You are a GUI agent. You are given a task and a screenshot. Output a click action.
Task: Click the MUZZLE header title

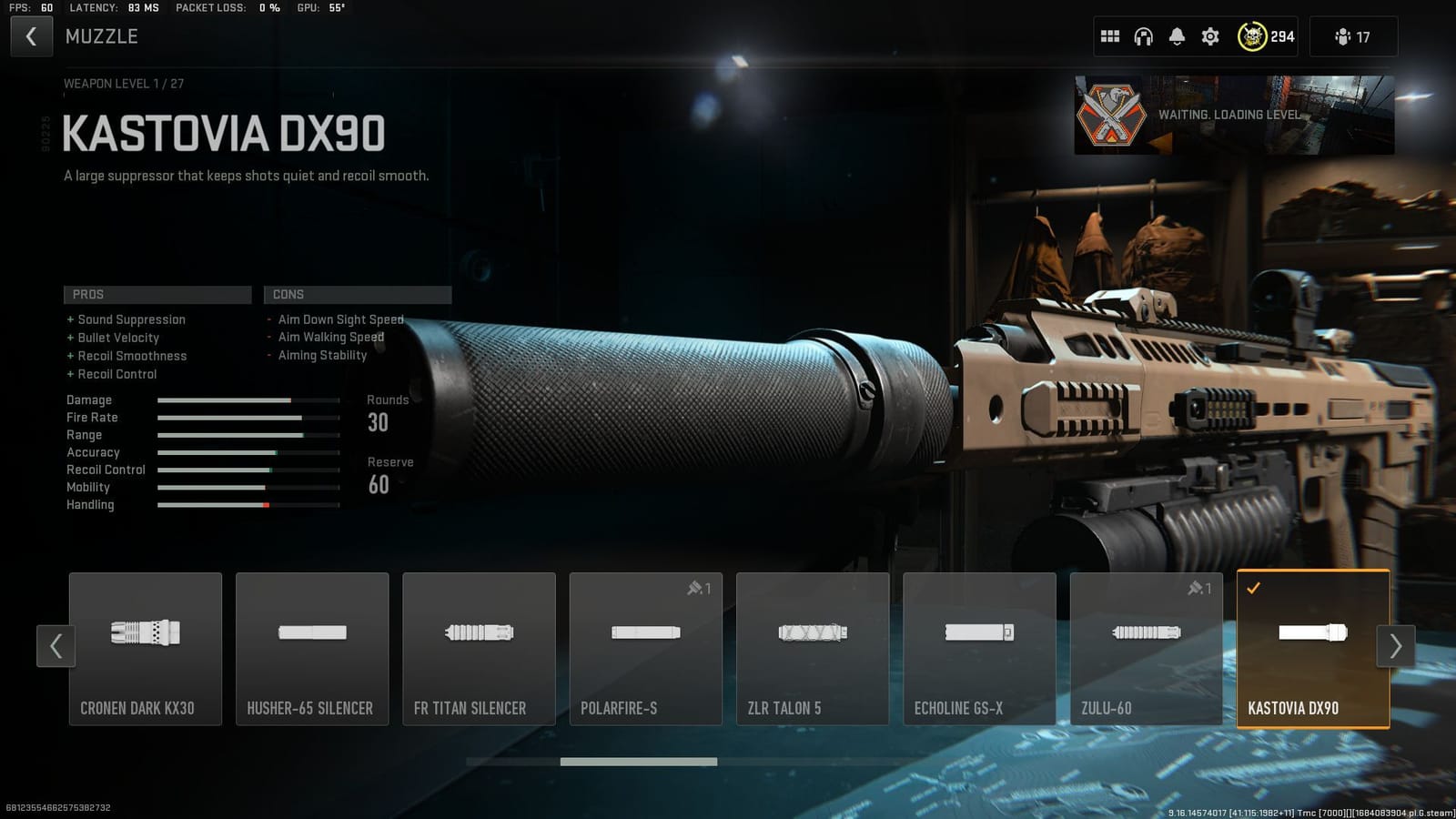[x=102, y=36]
